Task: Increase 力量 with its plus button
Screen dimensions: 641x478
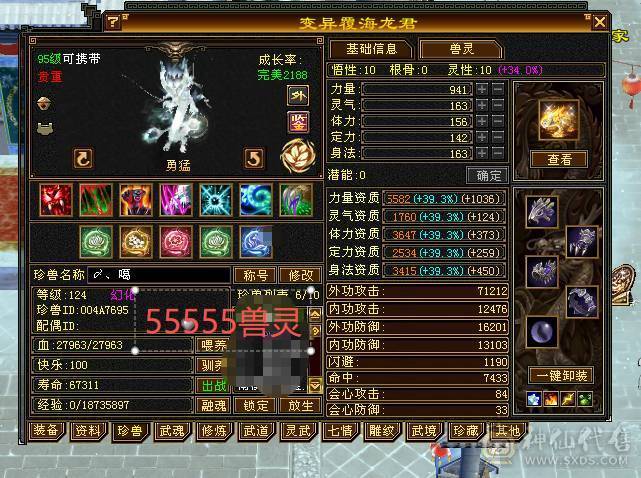Action: [x=482, y=89]
